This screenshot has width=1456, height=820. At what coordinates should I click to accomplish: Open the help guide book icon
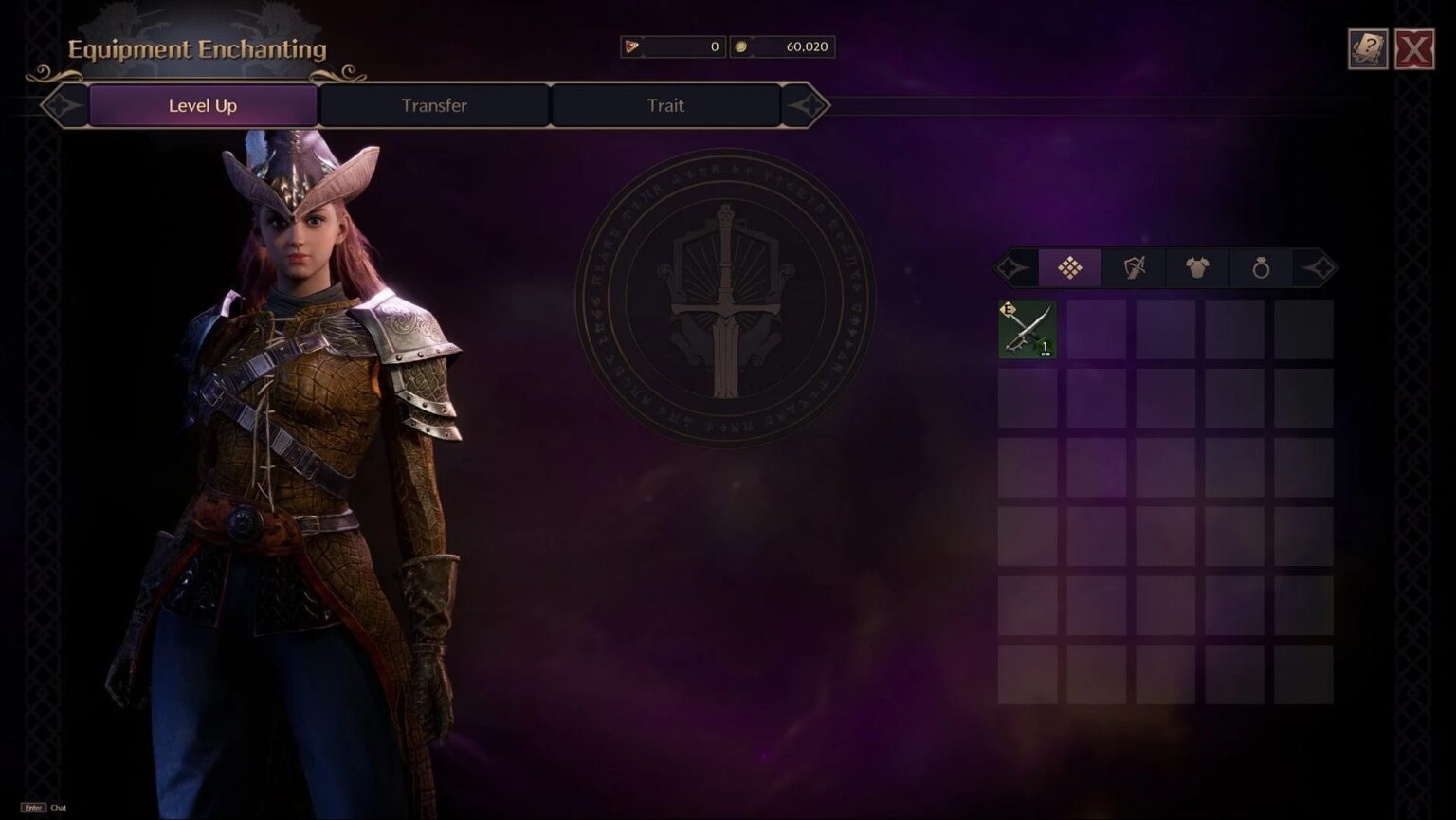1368,47
